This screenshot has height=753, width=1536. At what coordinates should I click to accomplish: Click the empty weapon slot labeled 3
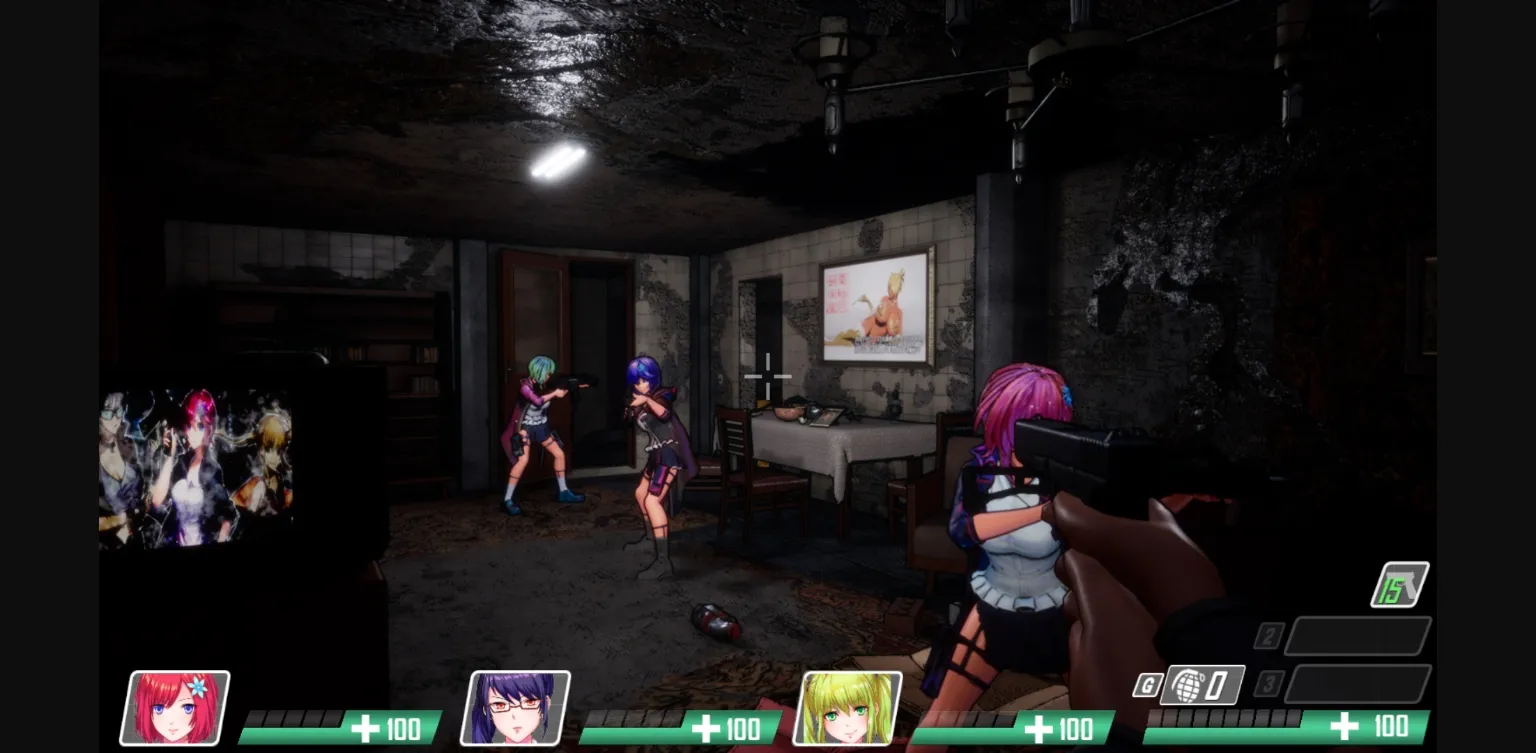(x=1356, y=683)
